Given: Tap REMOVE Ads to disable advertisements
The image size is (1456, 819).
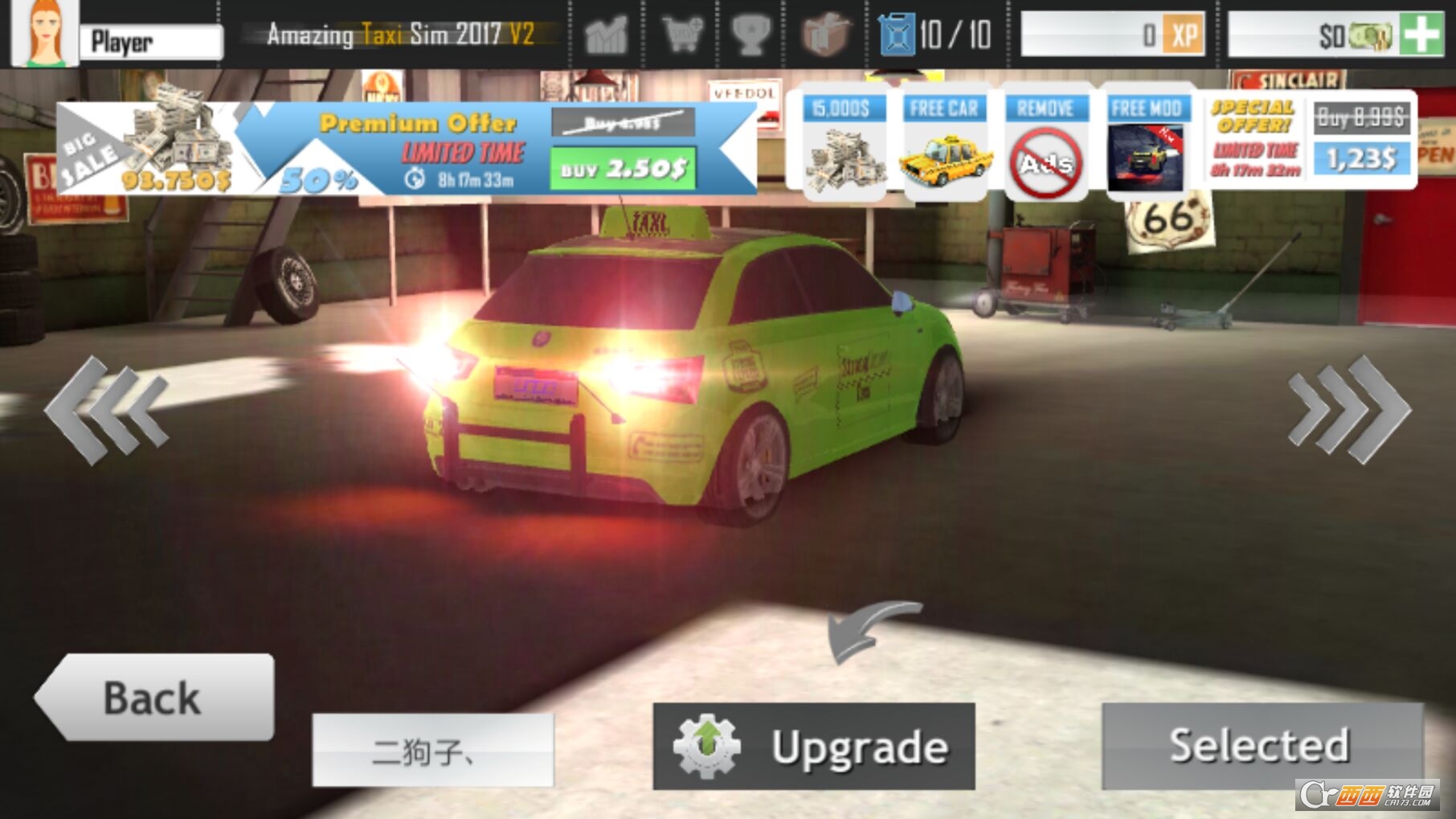Looking at the screenshot, I should pyautogui.click(x=1046, y=145).
